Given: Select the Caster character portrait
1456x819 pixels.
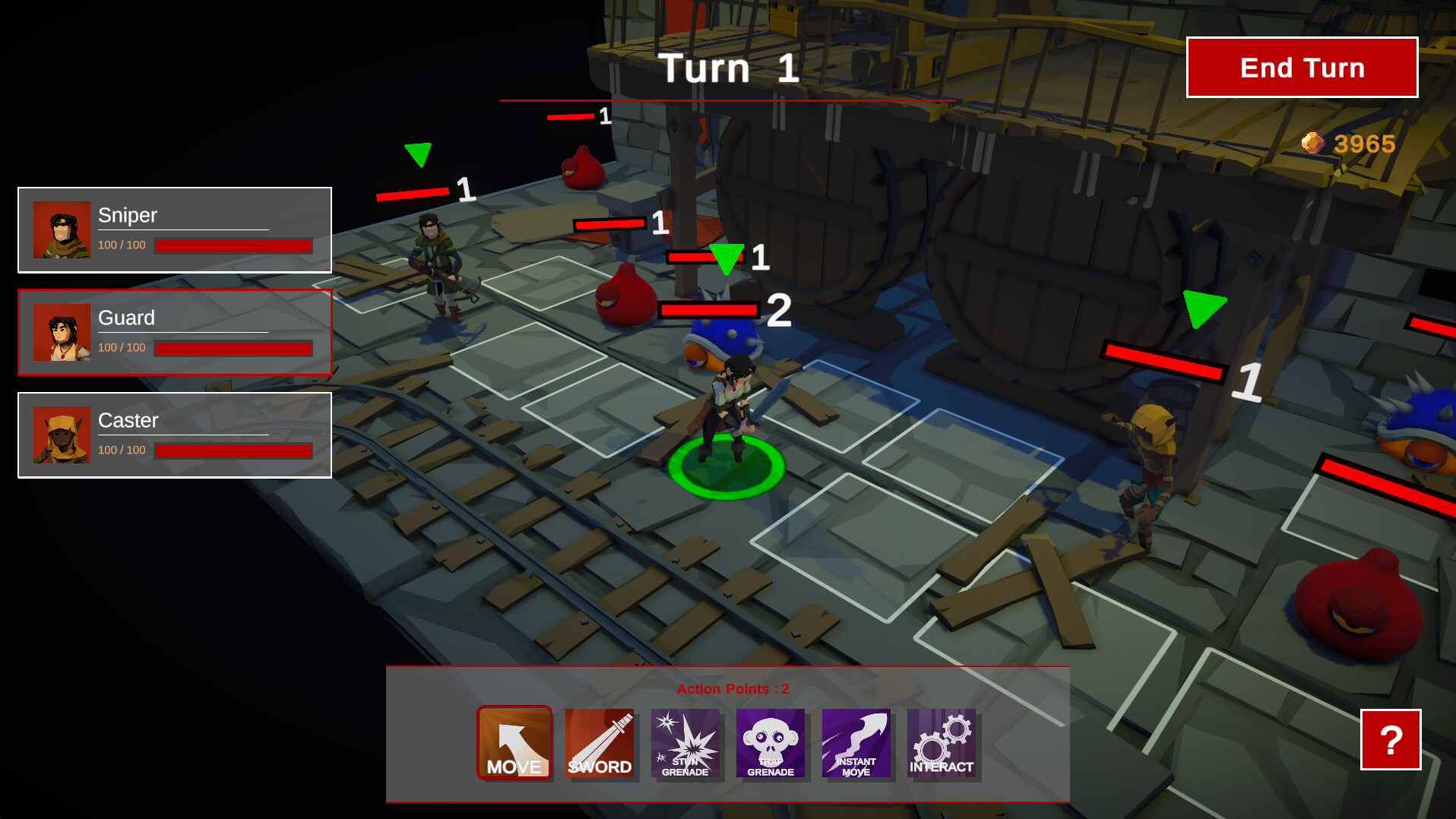Looking at the screenshot, I should coord(62,436).
